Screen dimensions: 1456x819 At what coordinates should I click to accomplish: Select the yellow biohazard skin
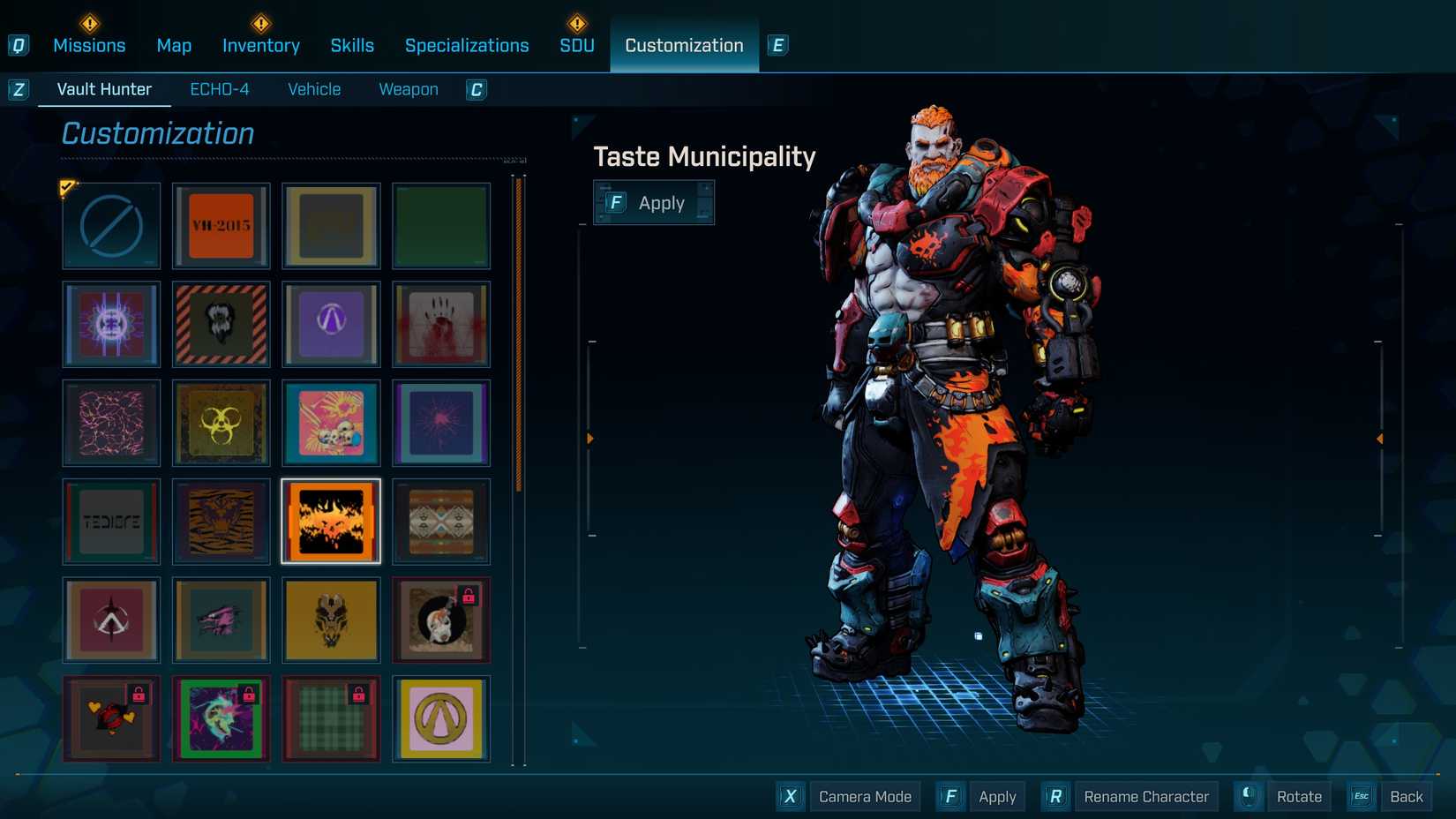tap(221, 424)
